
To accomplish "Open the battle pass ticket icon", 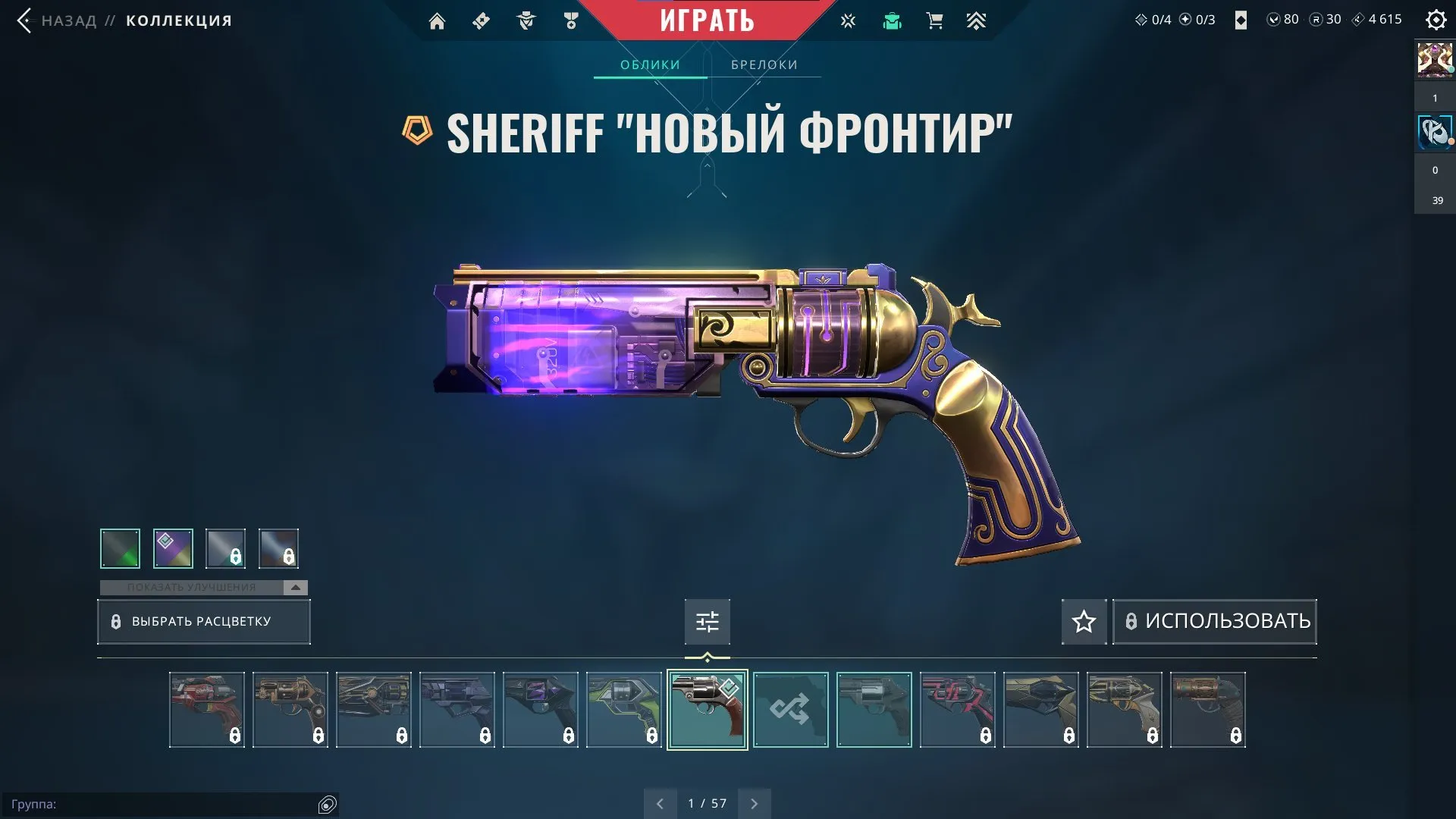I will (480, 20).
